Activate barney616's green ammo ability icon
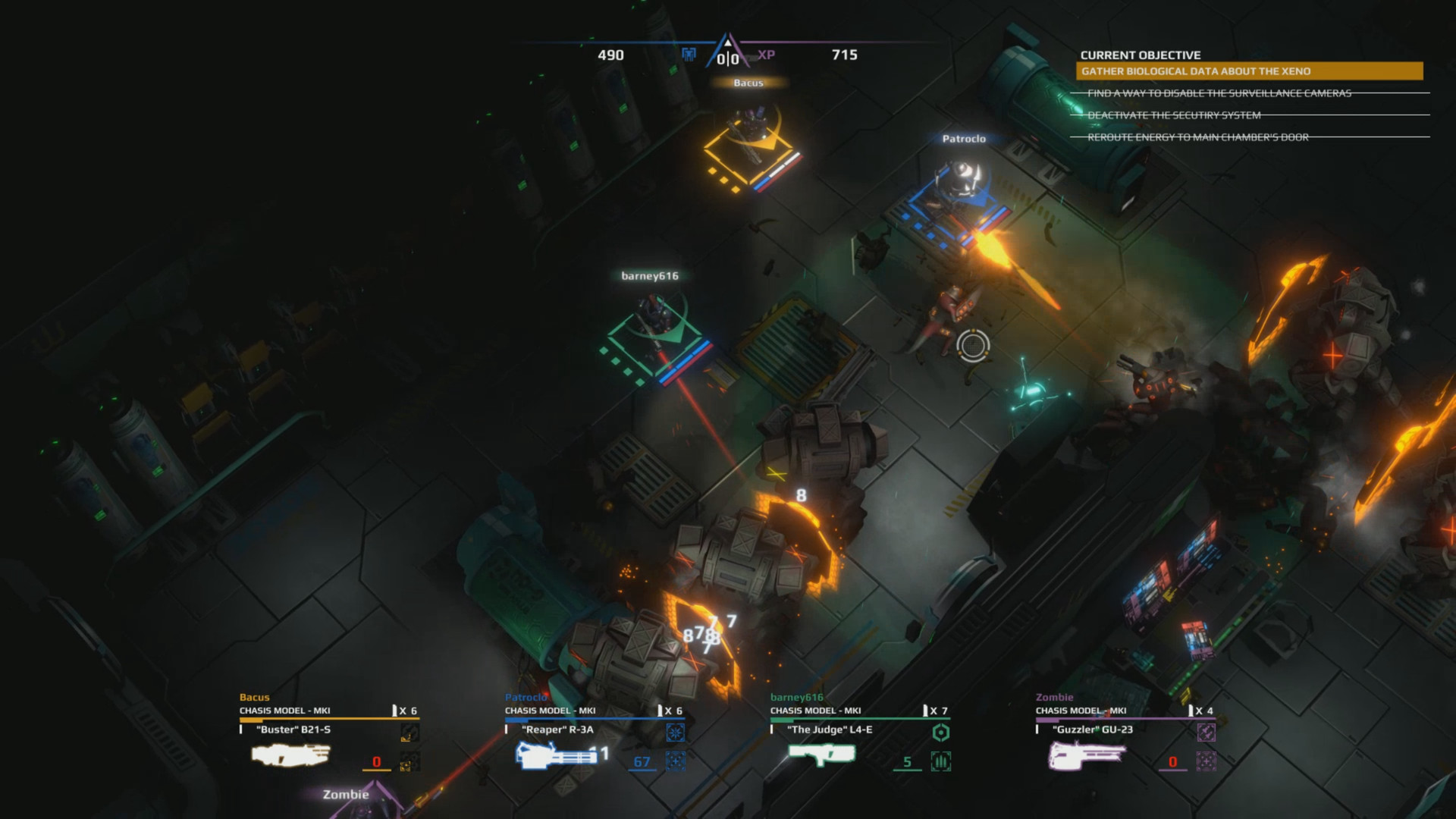The width and height of the screenshot is (1456, 819). [940, 761]
